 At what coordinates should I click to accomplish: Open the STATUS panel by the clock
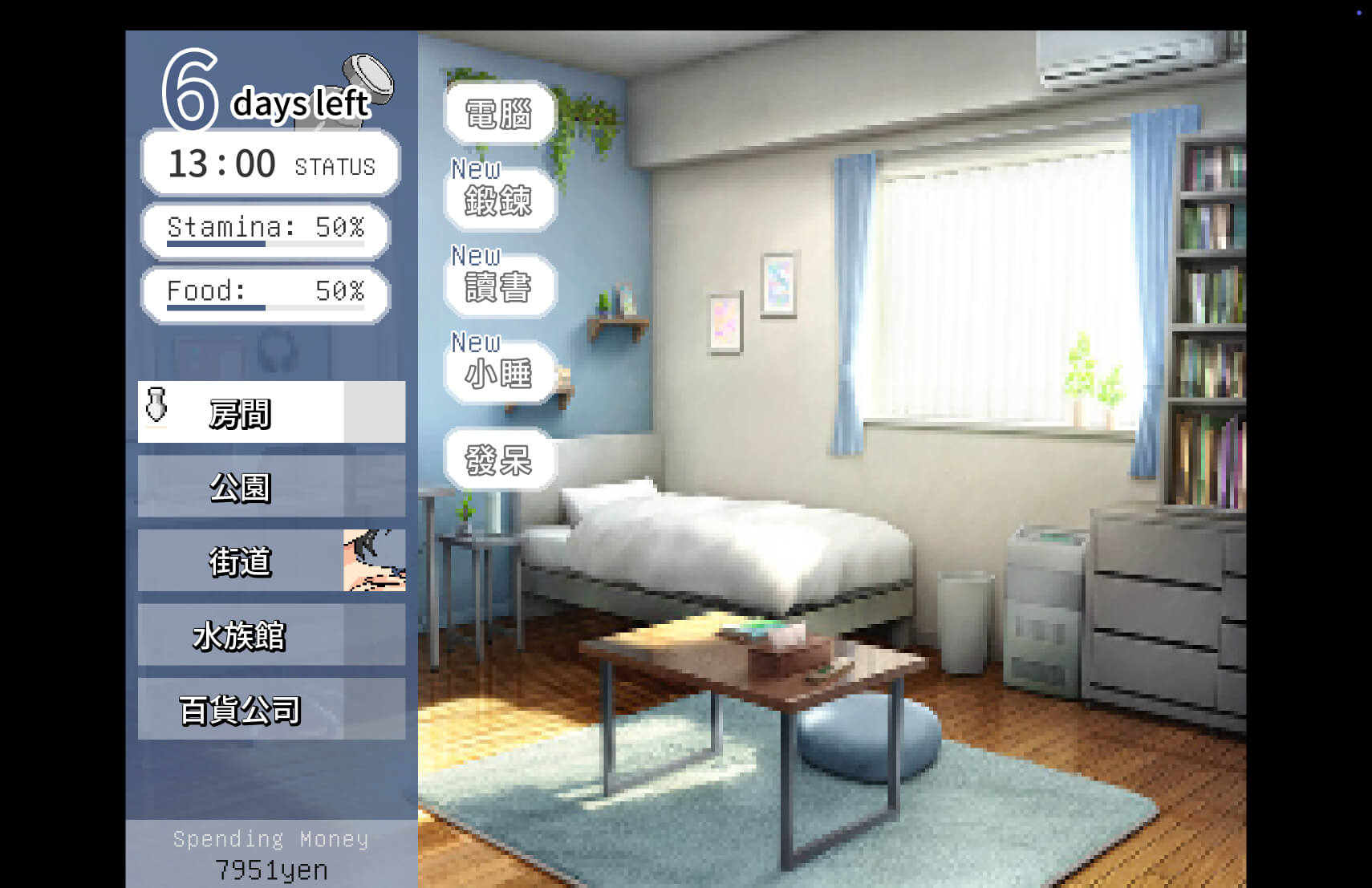click(335, 166)
